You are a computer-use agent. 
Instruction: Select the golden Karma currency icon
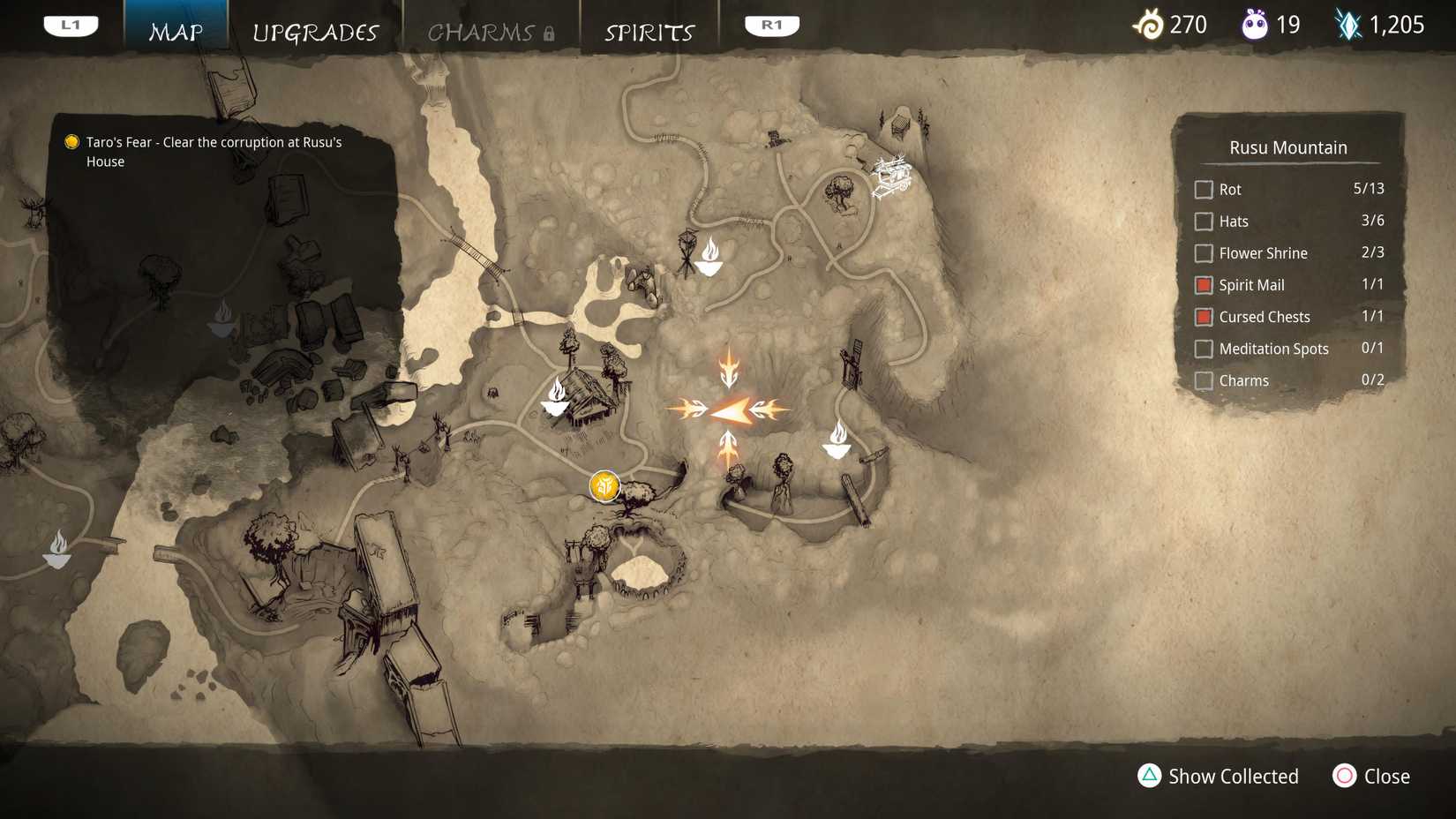point(1149,25)
